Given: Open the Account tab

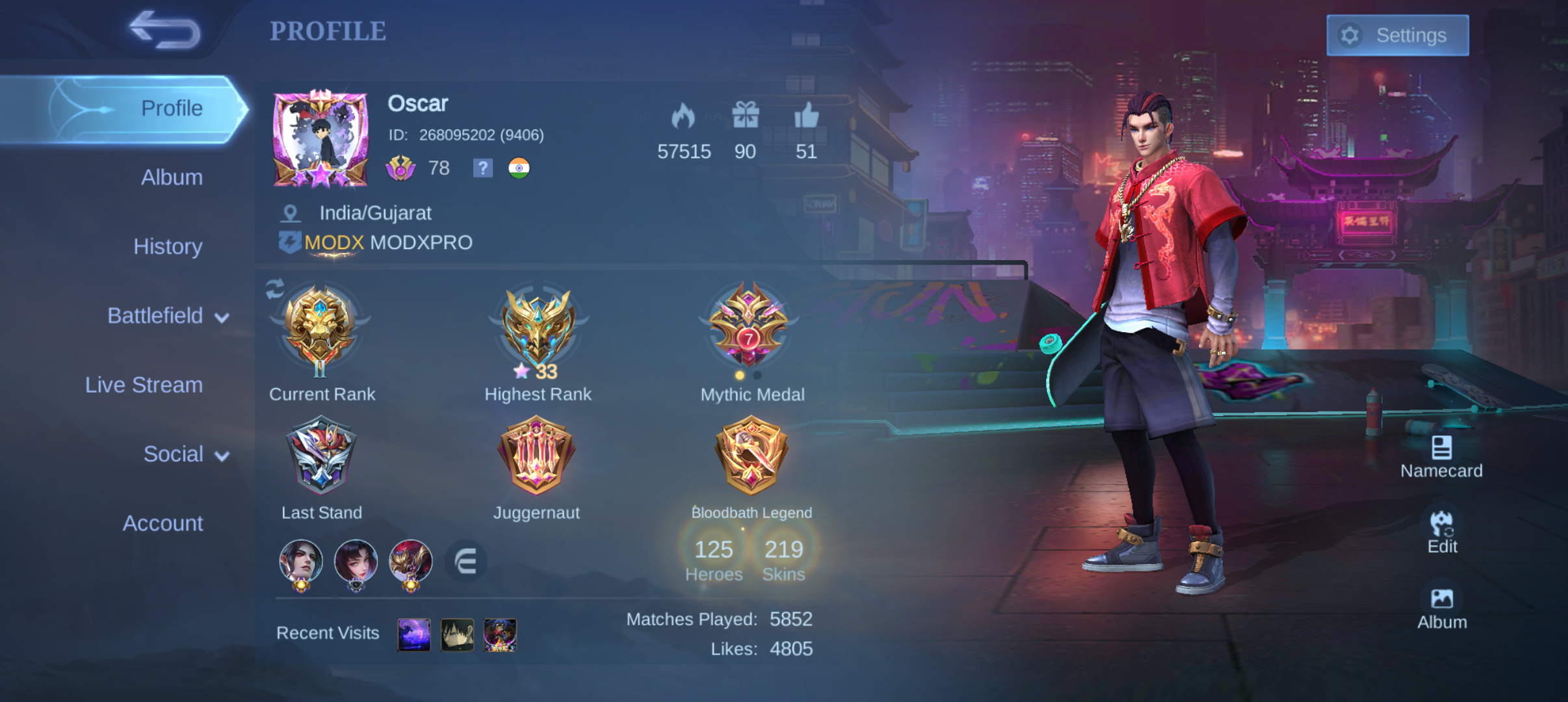Looking at the screenshot, I should click(163, 523).
